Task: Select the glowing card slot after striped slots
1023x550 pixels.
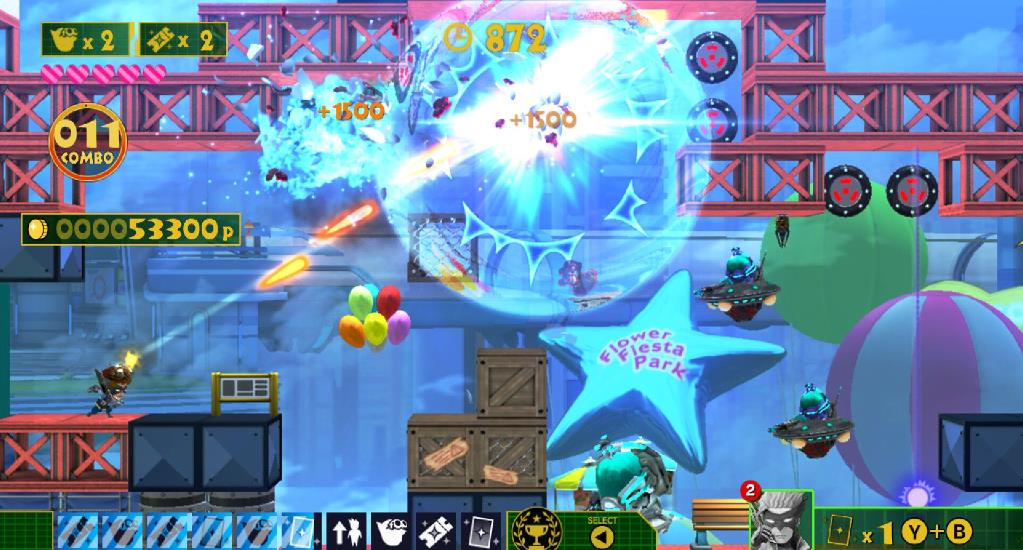Action: pos(298,531)
